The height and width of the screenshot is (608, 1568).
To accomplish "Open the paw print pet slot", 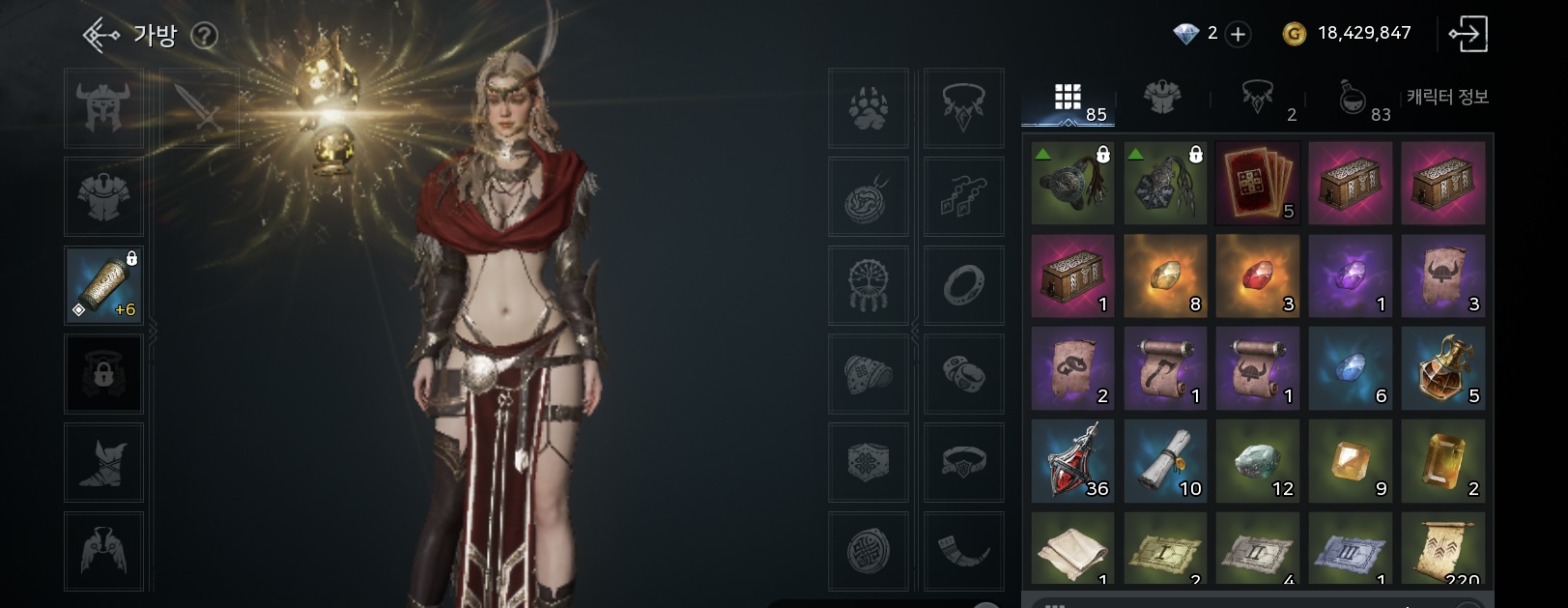I will (869, 107).
